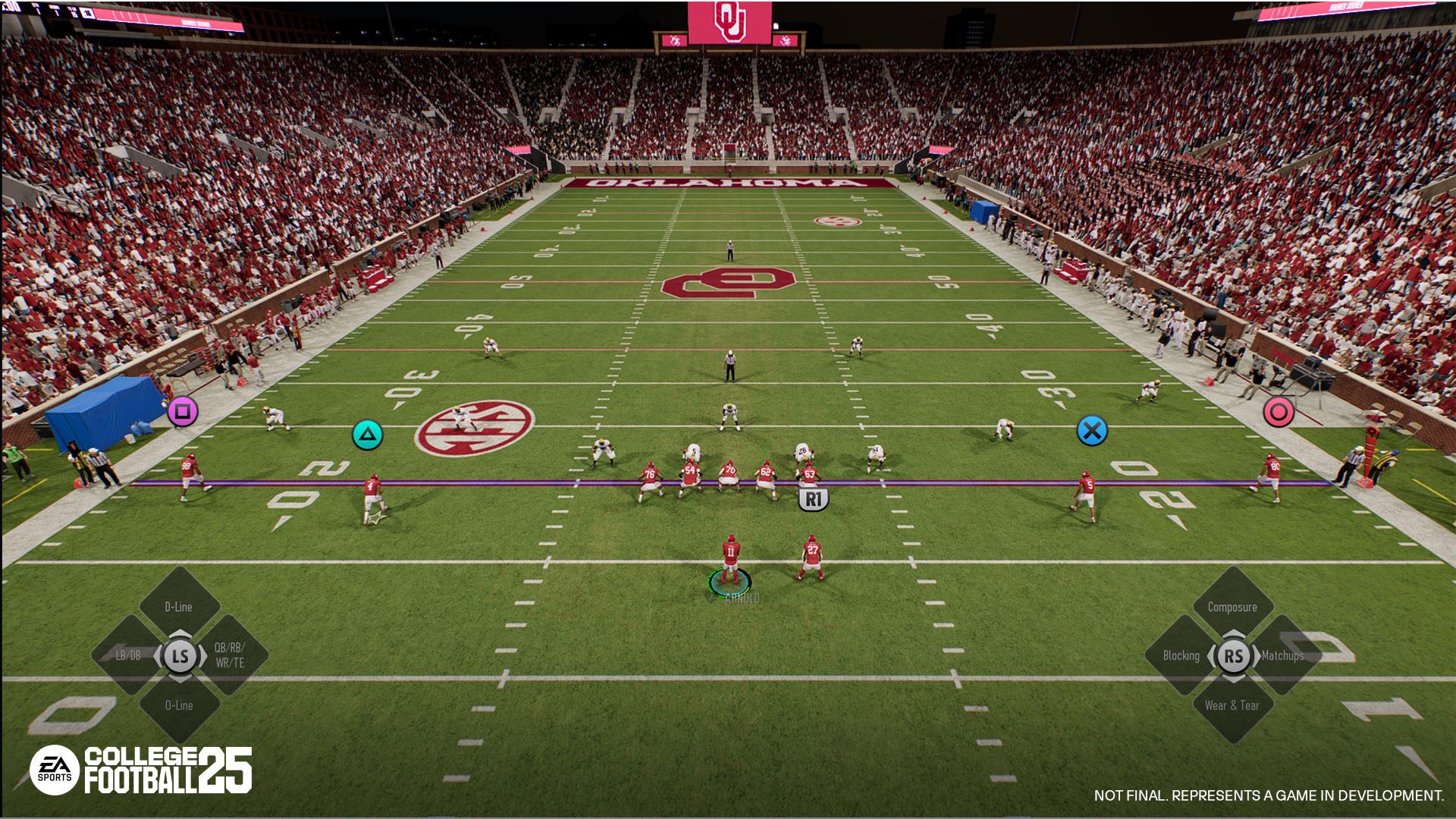The image size is (1456, 819).
Task: Toggle the Wear & Tear display
Action: (1232, 704)
